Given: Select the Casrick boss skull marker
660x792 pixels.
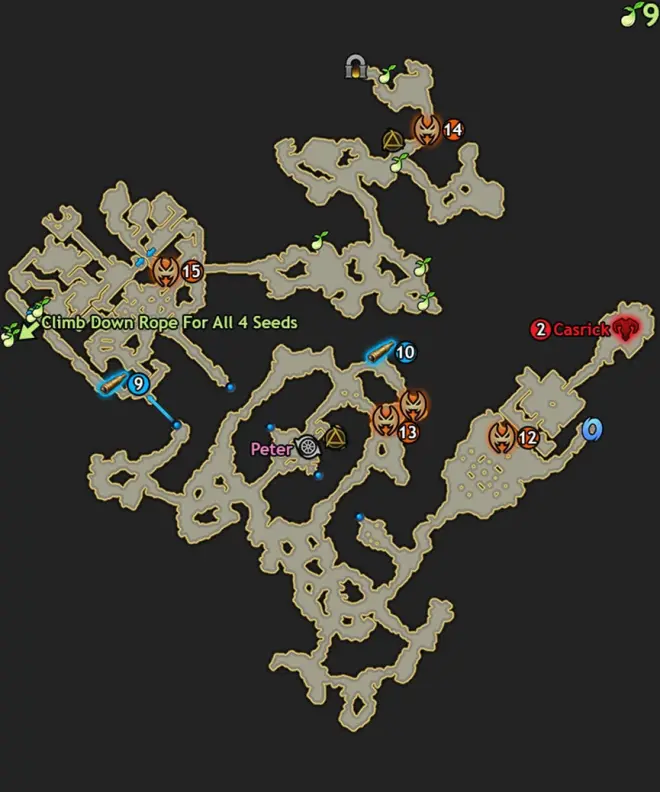Looking at the screenshot, I should (x=626, y=327).
